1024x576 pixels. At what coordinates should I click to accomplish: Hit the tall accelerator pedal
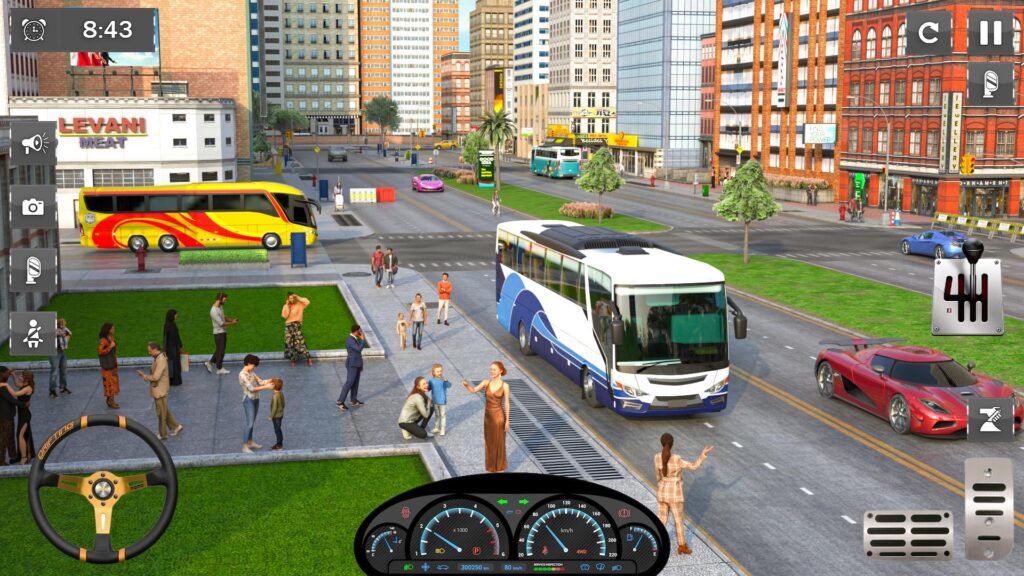click(988, 508)
